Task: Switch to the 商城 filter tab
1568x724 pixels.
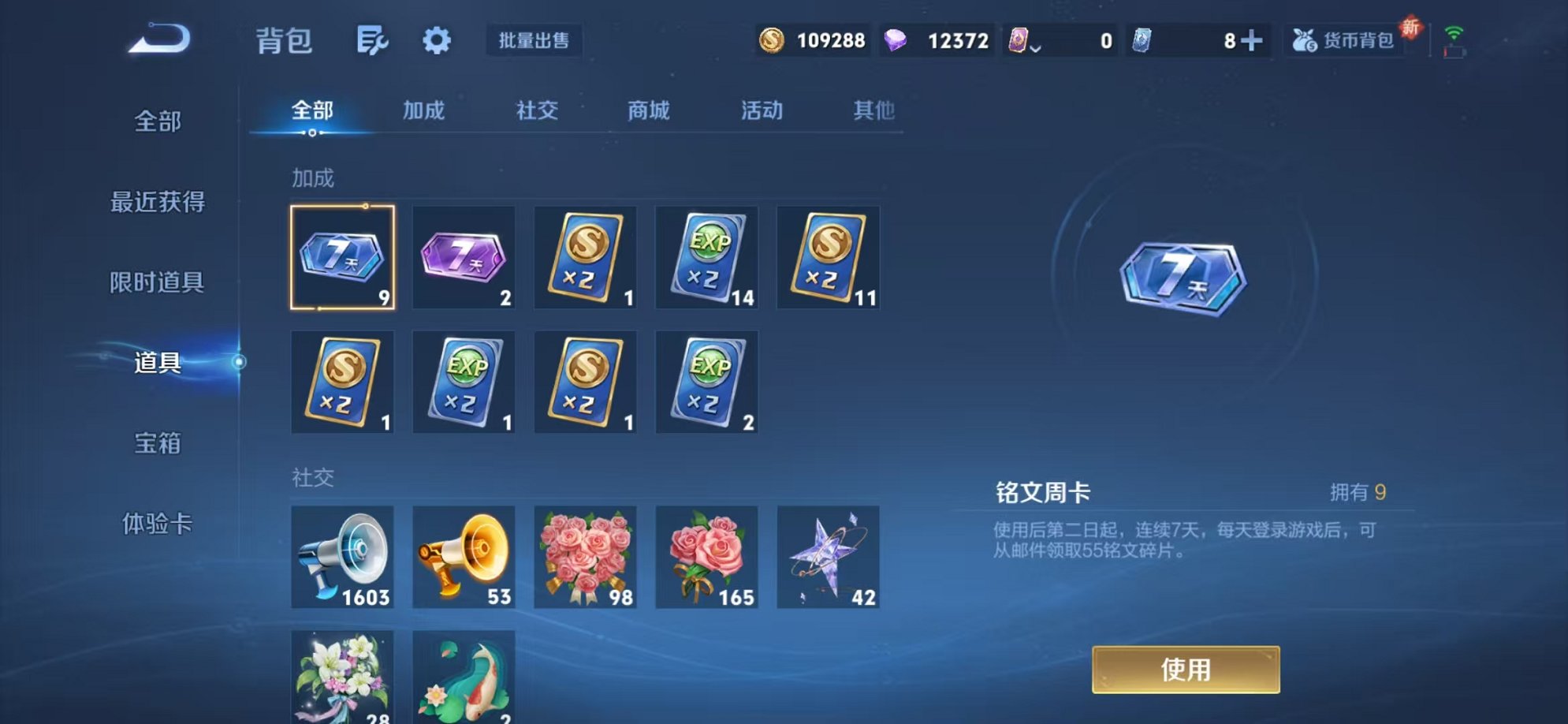Action: coord(646,111)
